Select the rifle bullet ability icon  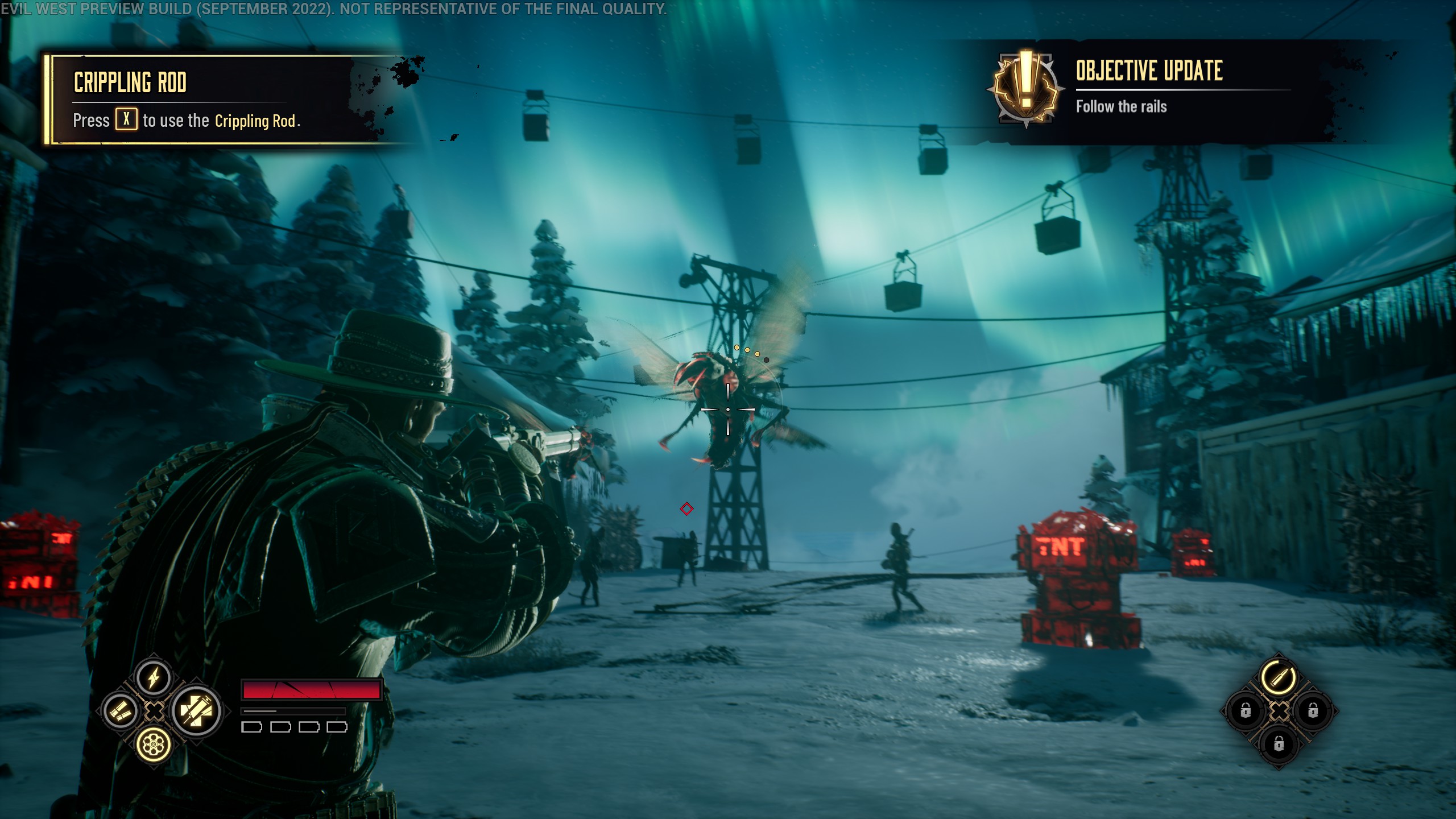[1279, 677]
